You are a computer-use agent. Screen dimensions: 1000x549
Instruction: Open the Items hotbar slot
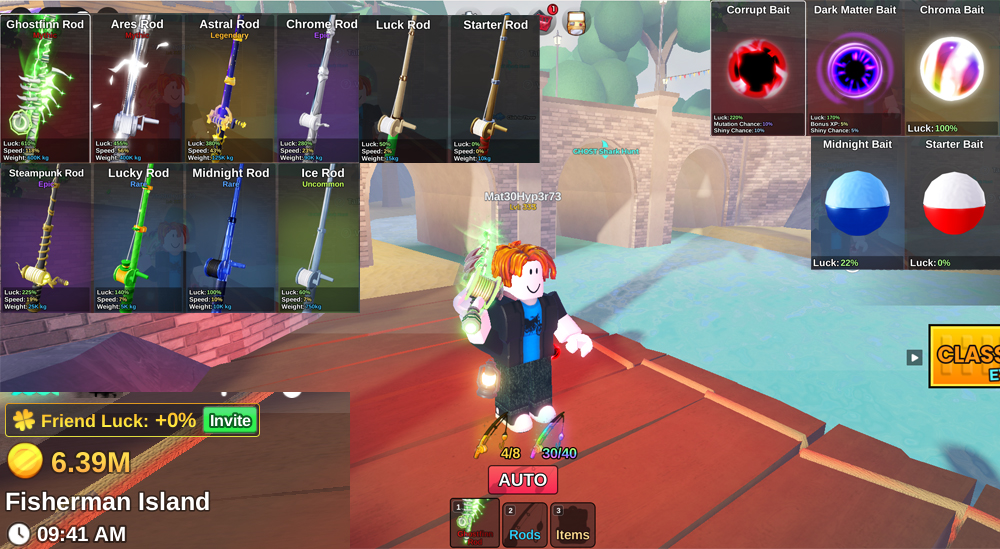[x=573, y=524]
